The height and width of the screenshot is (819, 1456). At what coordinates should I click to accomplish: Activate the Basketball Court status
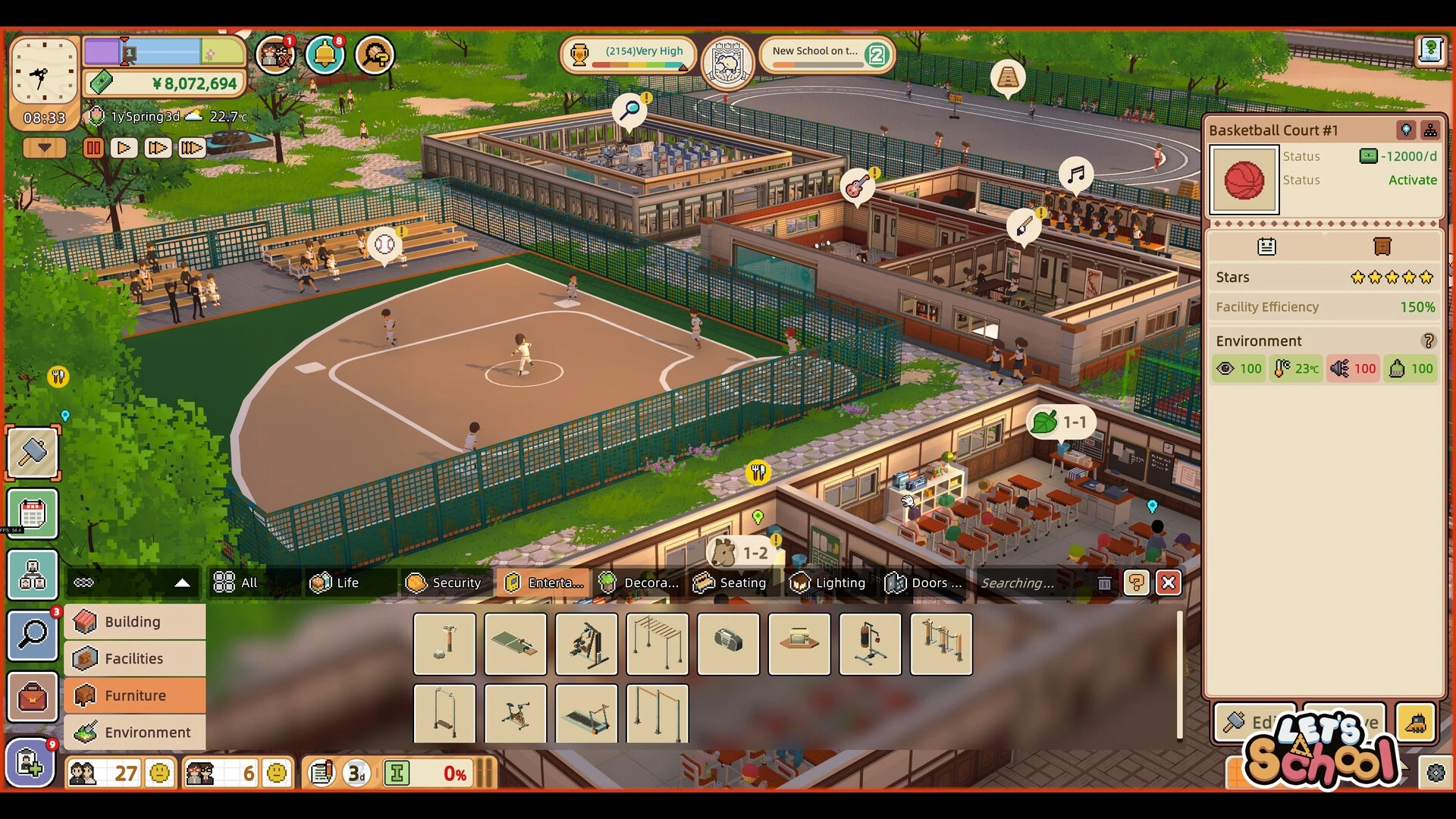click(1412, 180)
